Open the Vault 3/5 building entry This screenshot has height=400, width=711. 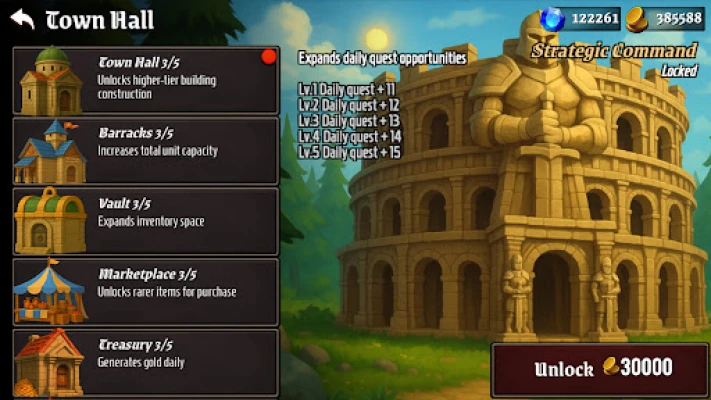pos(145,220)
